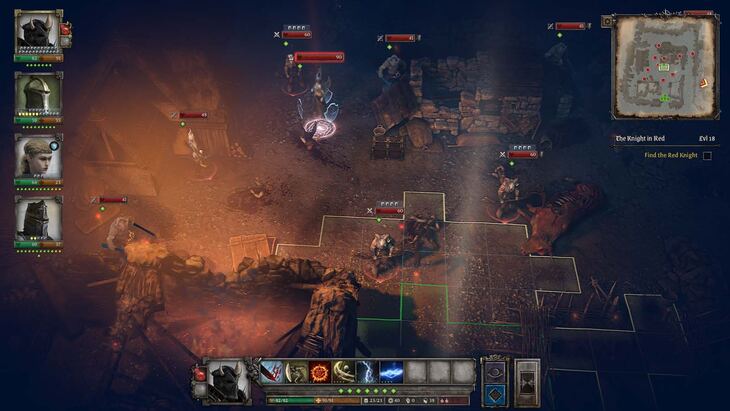Select the green visored knight portrait

tap(37, 94)
